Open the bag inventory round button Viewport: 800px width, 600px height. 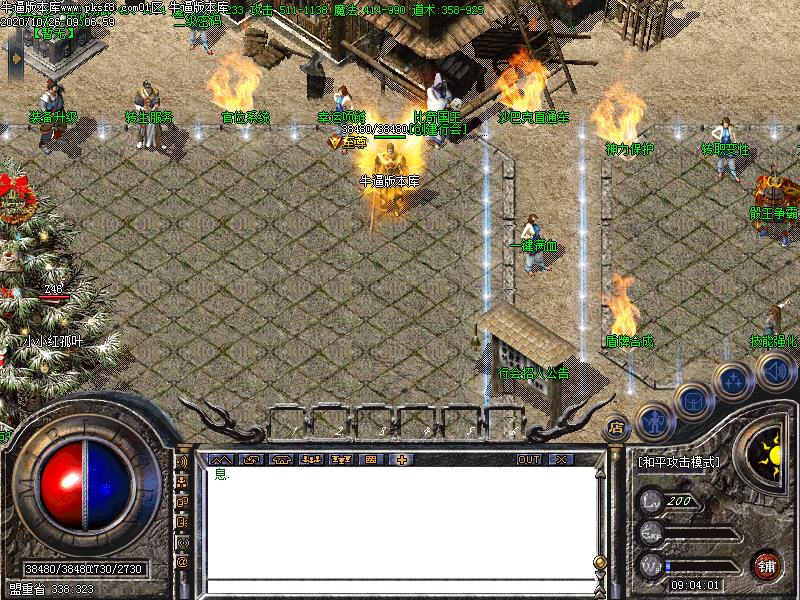(x=692, y=400)
